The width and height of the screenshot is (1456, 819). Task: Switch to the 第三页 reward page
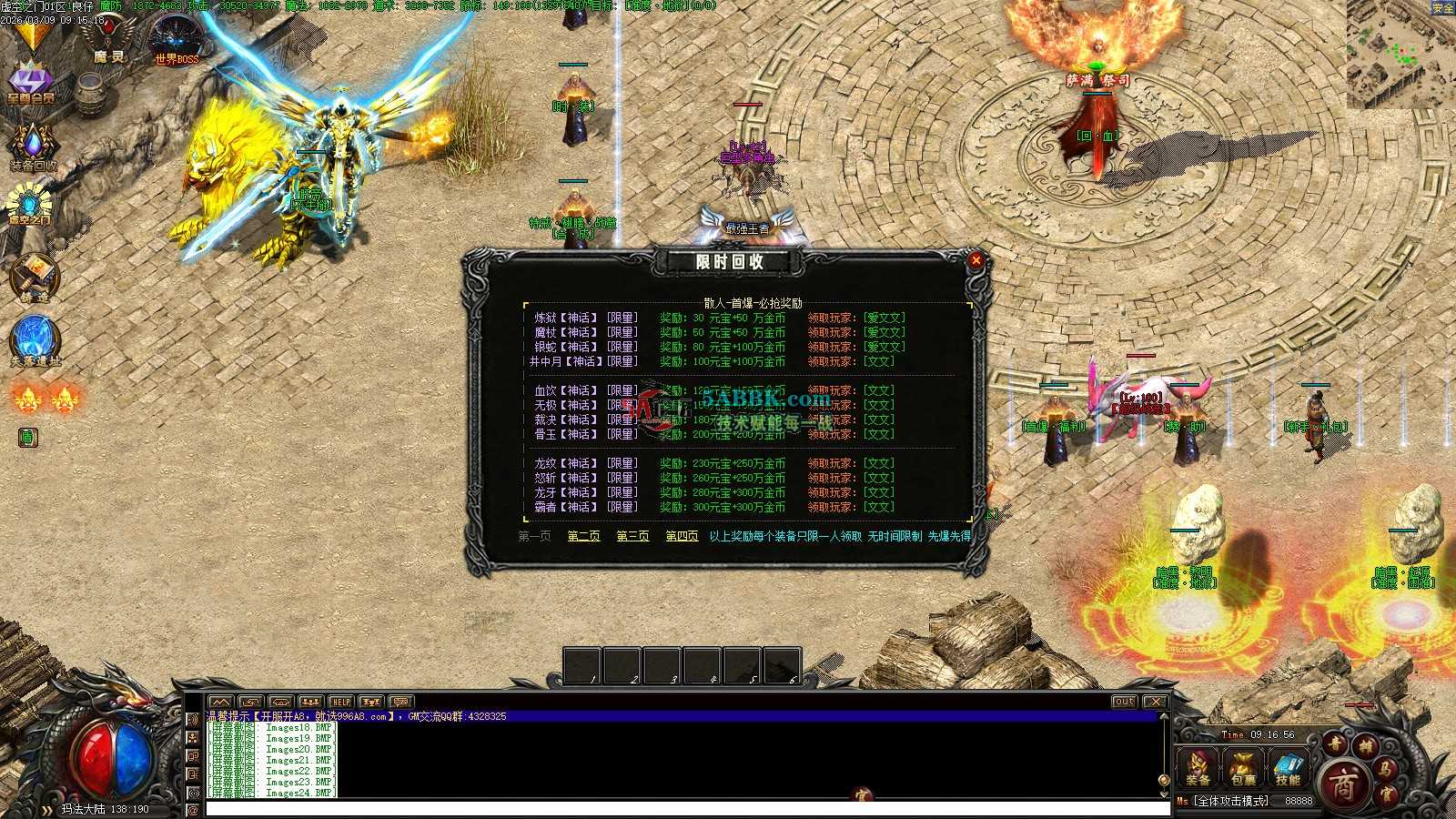pyautogui.click(x=632, y=536)
